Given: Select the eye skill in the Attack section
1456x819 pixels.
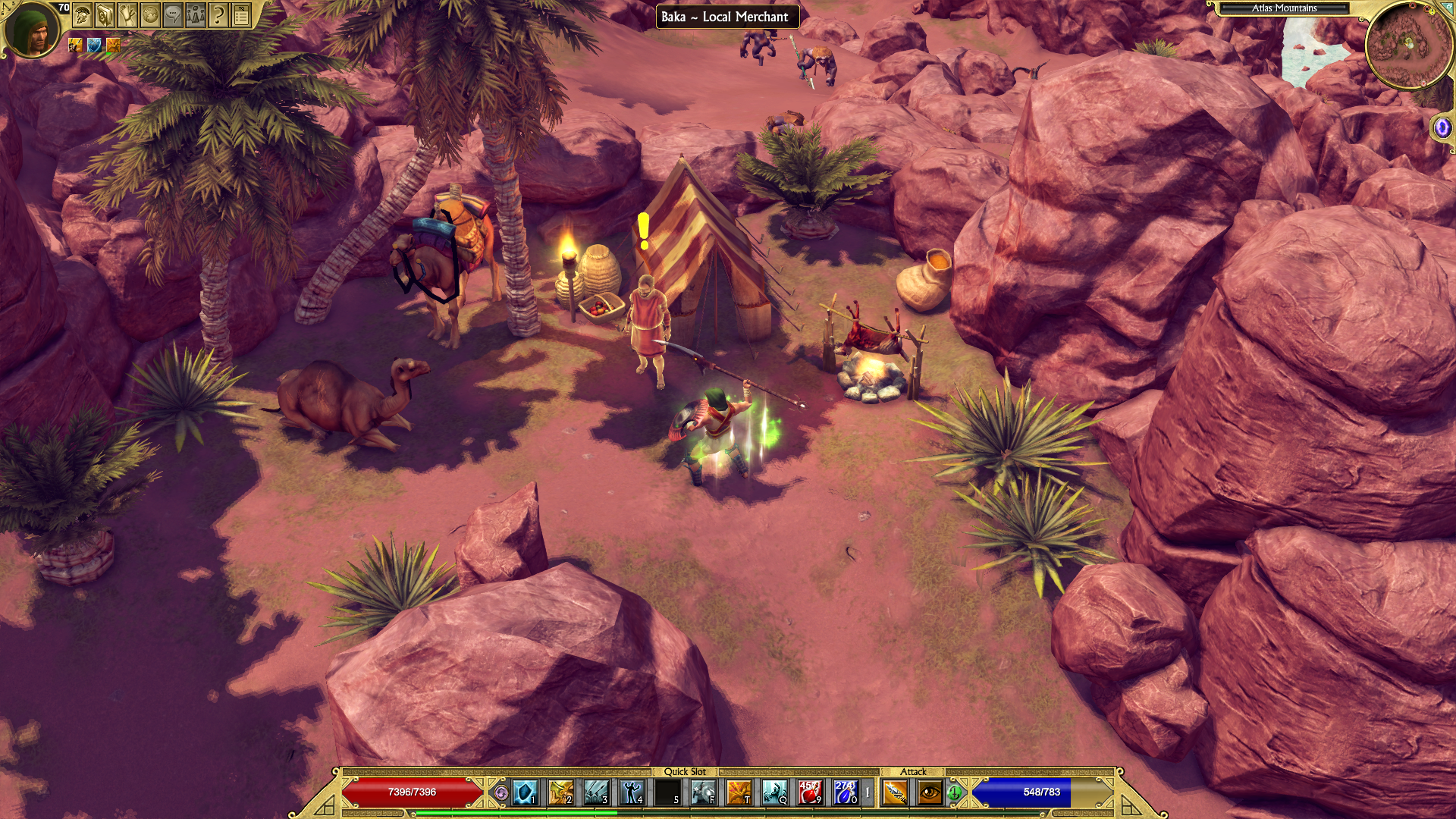Looking at the screenshot, I should (x=930, y=792).
